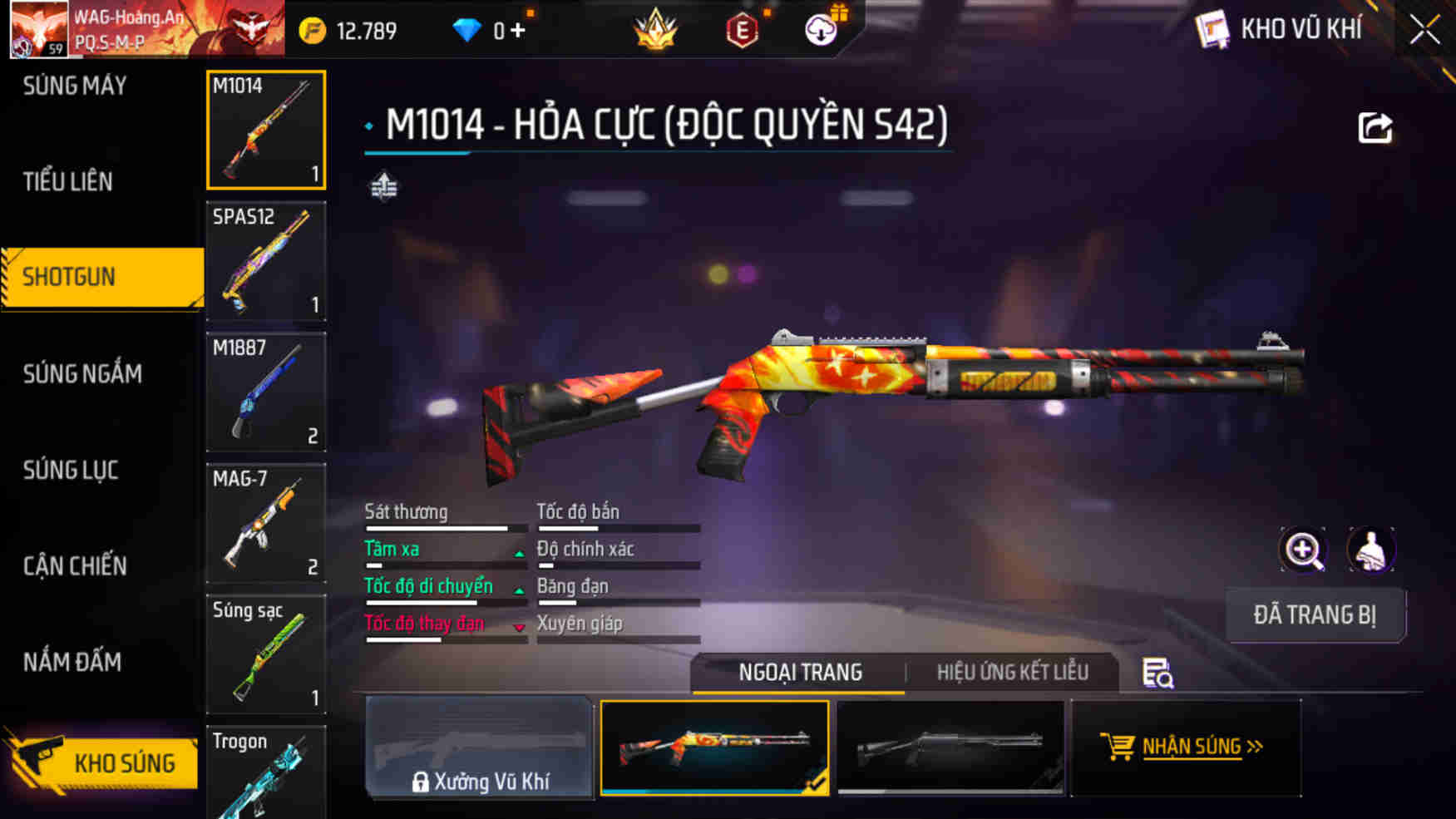Open the TIỂU LIÊN category
This screenshot has height=819, width=1456.
[67, 181]
